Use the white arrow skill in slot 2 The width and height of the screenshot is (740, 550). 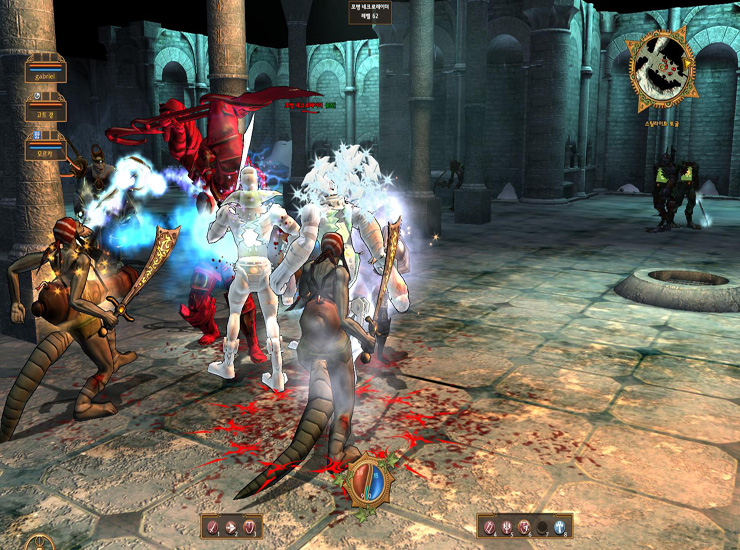click(x=231, y=526)
